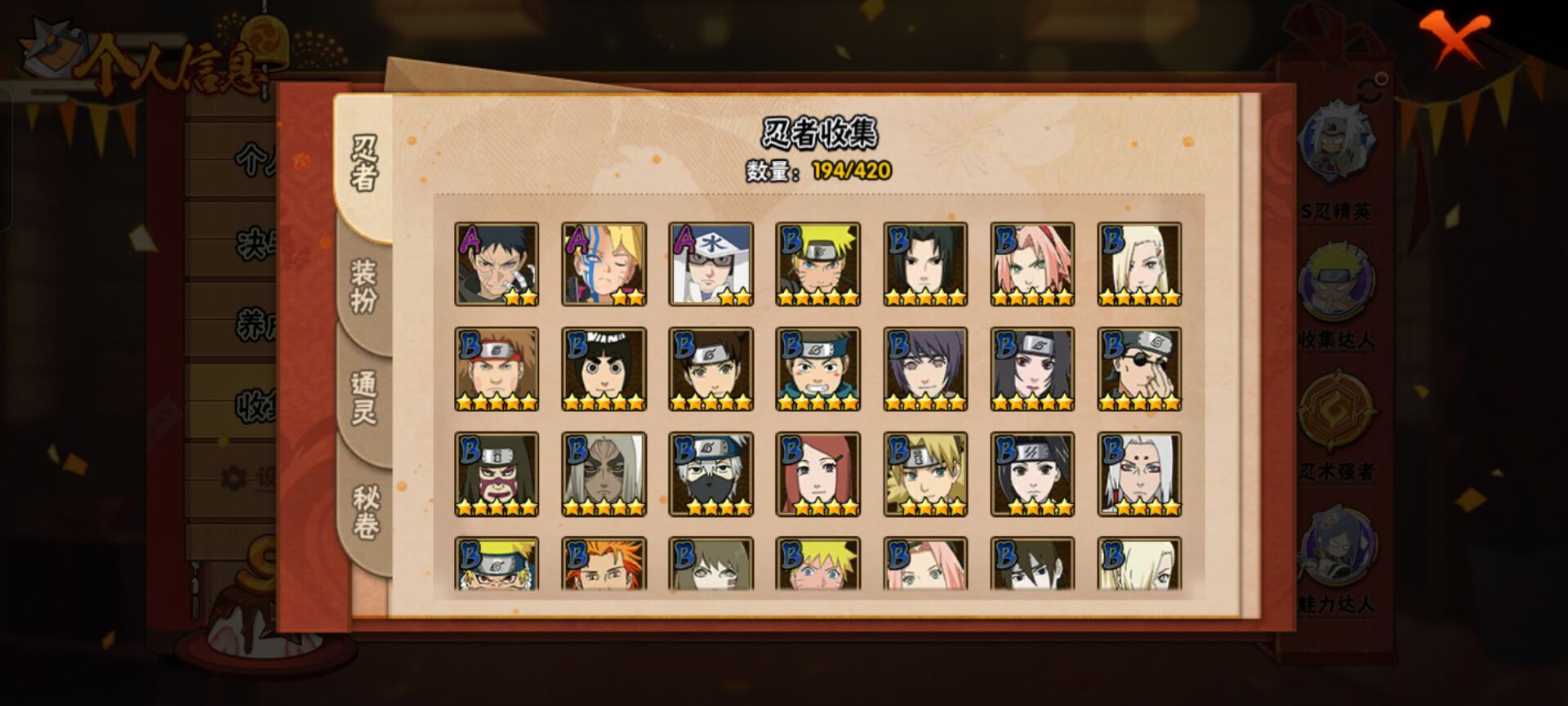Choose the masked Kakashi portrait
The width and height of the screenshot is (1568, 706).
click(710, 474)
